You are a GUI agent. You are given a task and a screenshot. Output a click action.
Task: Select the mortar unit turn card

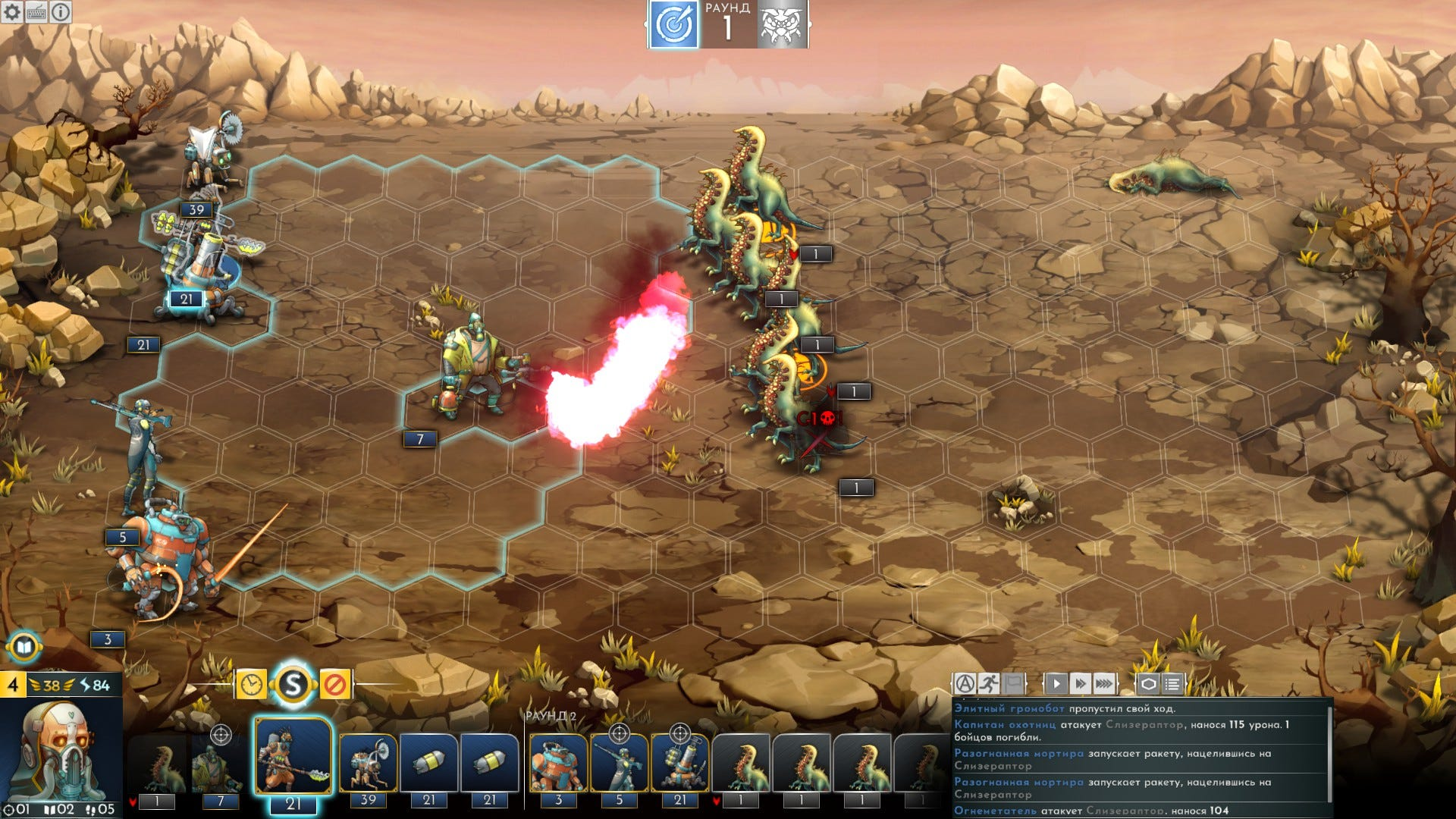point(679,764)
